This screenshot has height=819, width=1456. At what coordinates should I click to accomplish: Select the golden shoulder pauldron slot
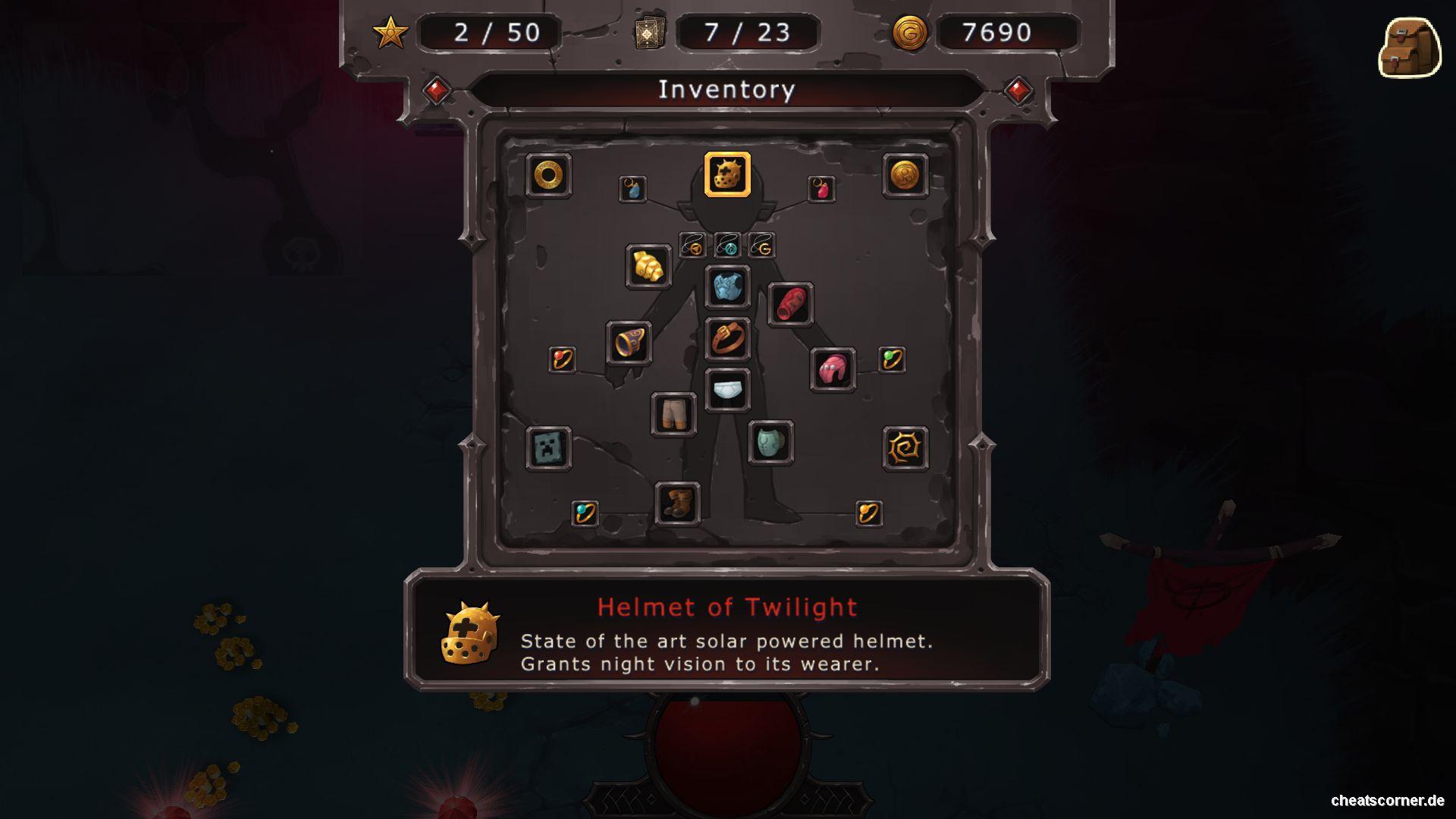[648, 266]
